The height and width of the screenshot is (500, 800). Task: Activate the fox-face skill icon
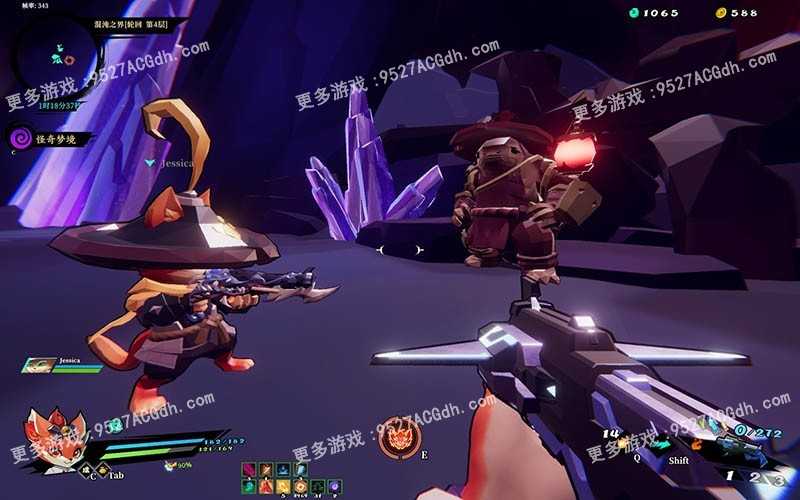coord(400,437)
